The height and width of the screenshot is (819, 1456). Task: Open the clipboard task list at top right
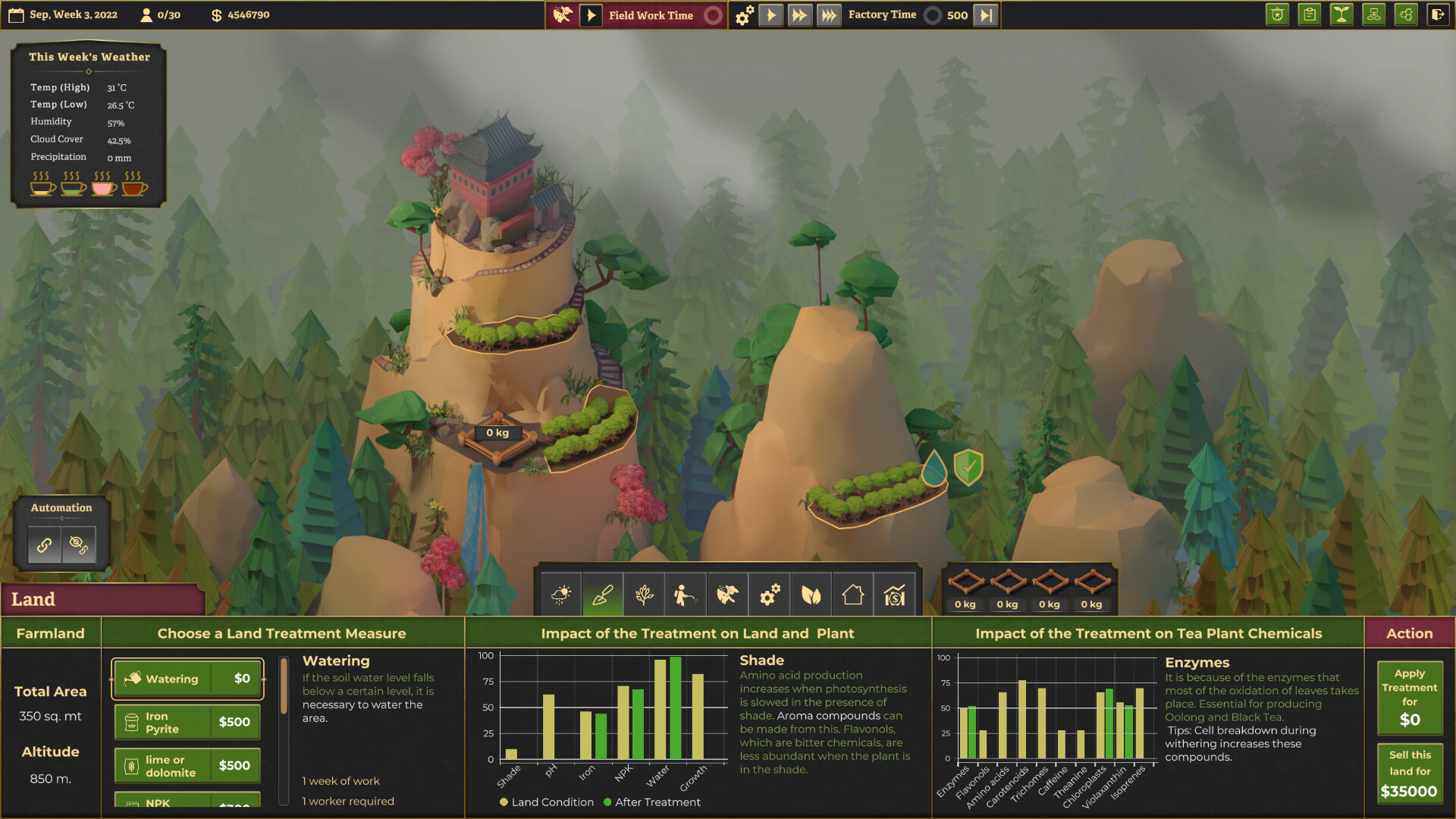pos(1309,14)
